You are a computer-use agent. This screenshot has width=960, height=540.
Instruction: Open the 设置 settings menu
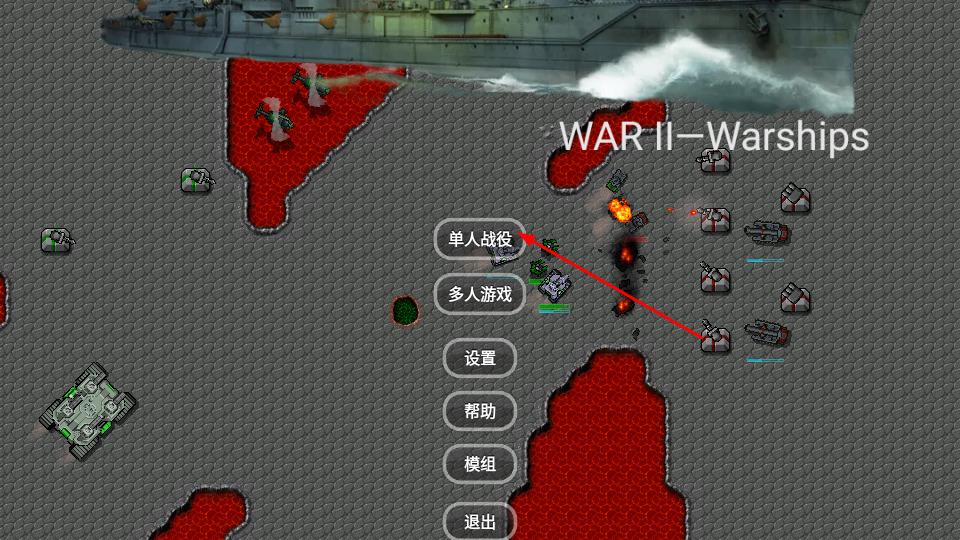point(480,358)
